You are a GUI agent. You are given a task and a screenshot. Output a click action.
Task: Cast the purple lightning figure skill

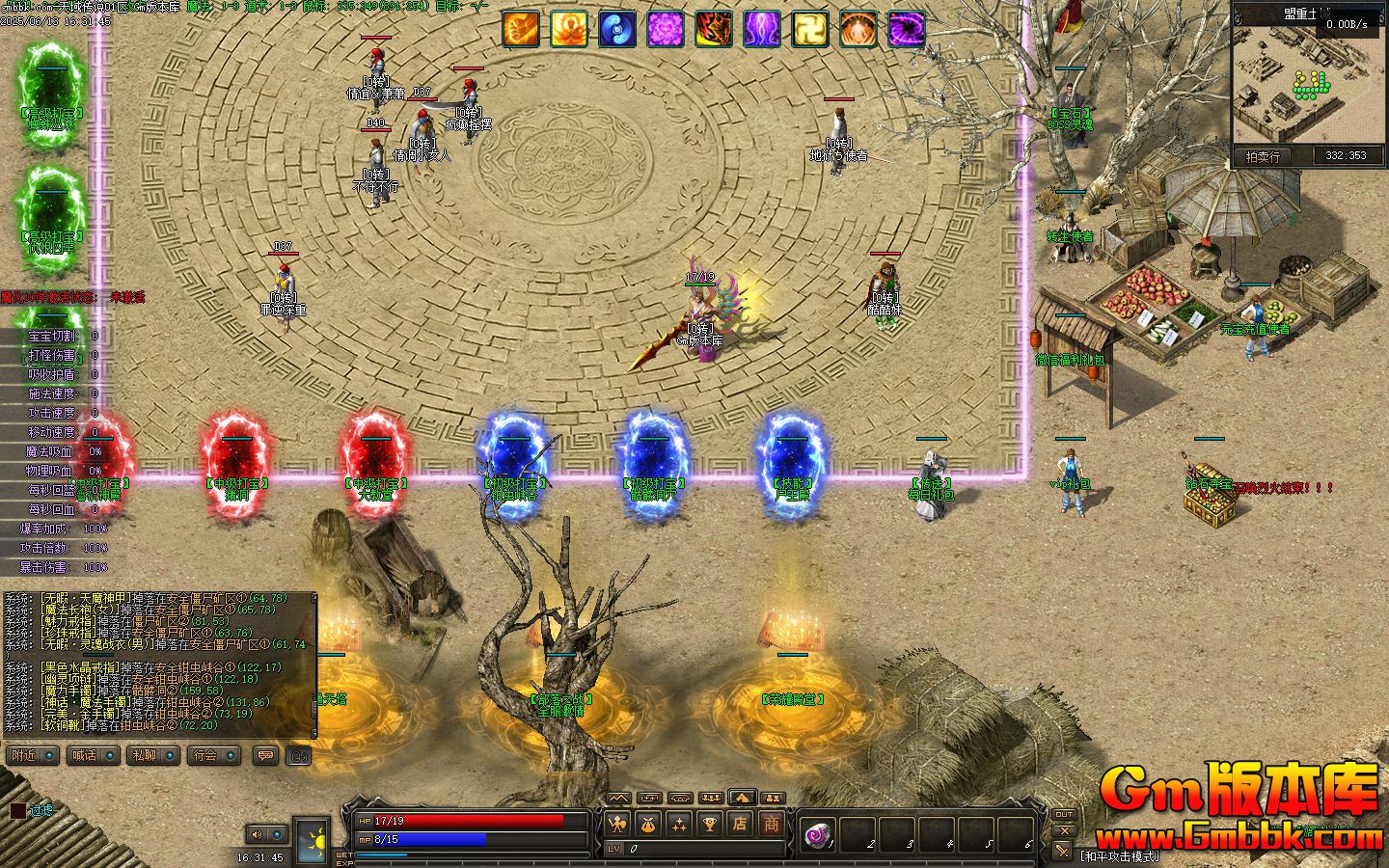[762, 29]
